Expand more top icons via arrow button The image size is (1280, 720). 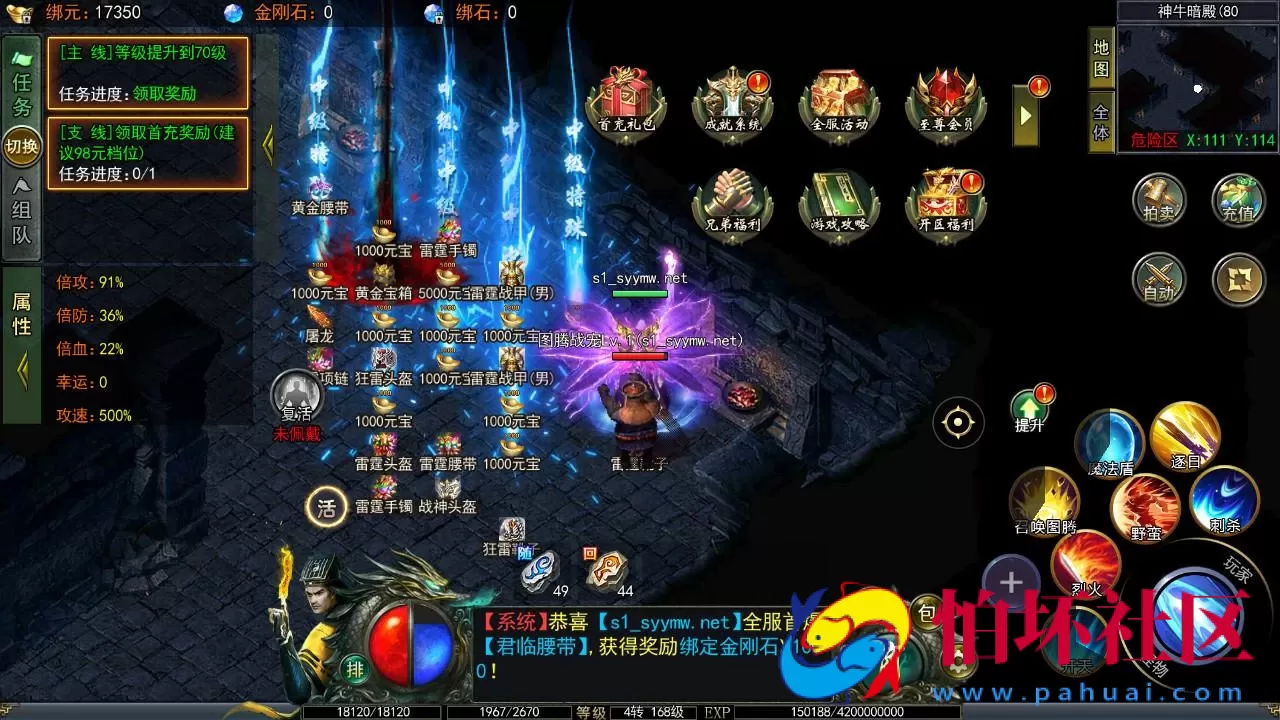tap(1024, 116)
